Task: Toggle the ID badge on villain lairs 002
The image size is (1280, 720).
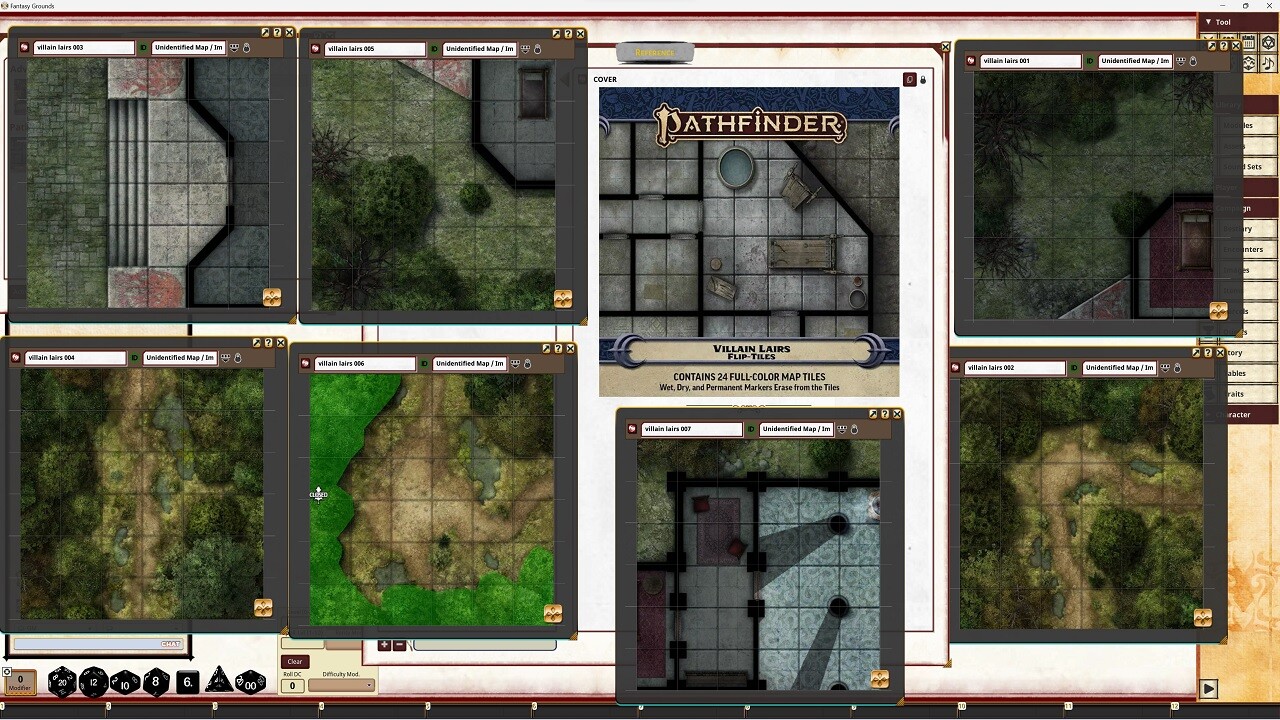Action: 1074,367
